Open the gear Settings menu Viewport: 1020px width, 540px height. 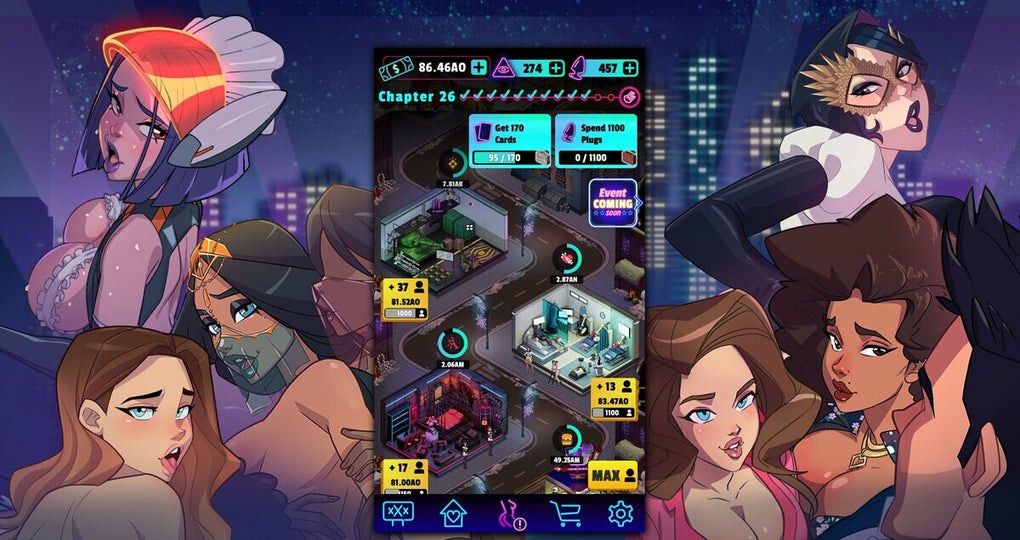621,514
